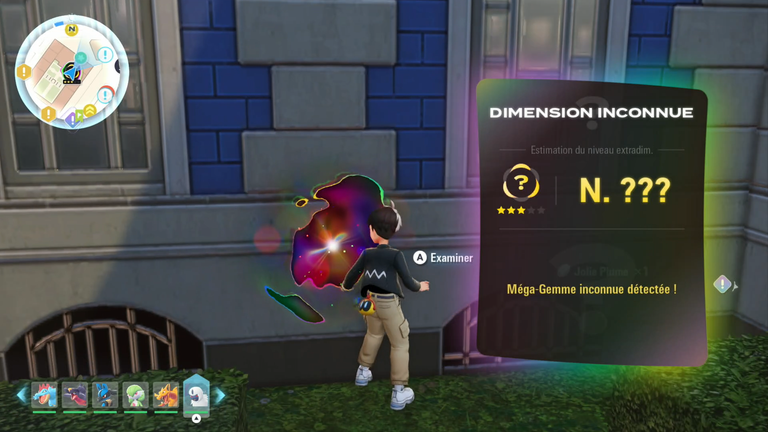Screen dimensions: 768x432
Task: Select Feraligatr in the party bar
Action: click(44, 395)
